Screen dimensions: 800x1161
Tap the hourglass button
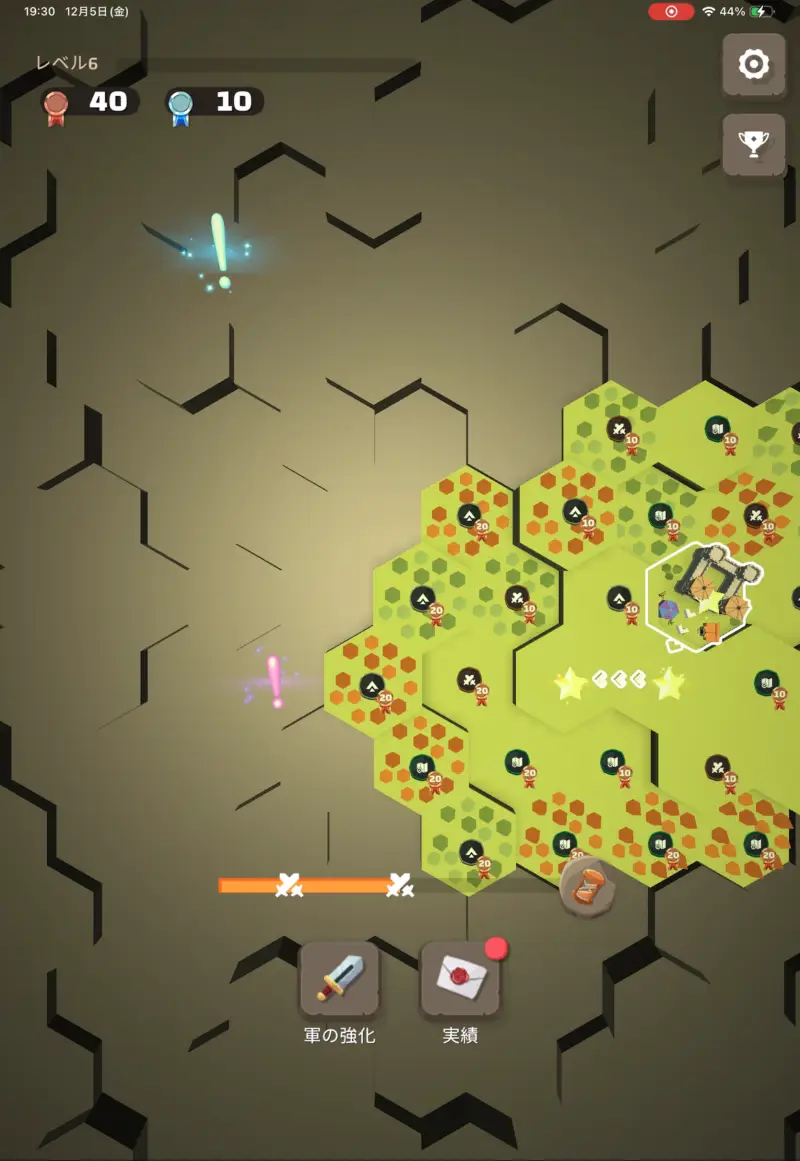(x=588, y=886)
